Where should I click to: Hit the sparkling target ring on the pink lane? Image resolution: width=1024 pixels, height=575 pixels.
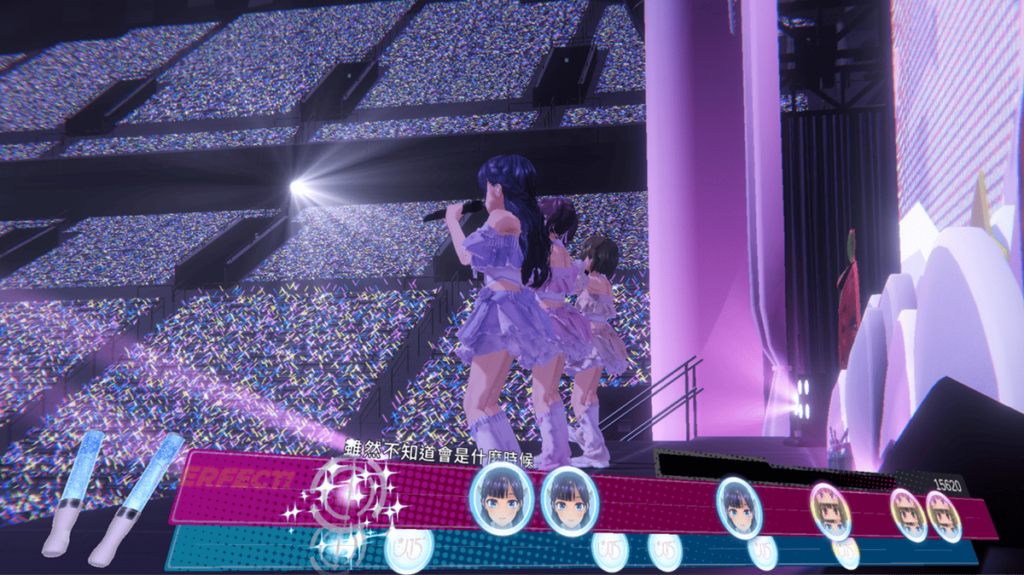click(x=343, y=492)
